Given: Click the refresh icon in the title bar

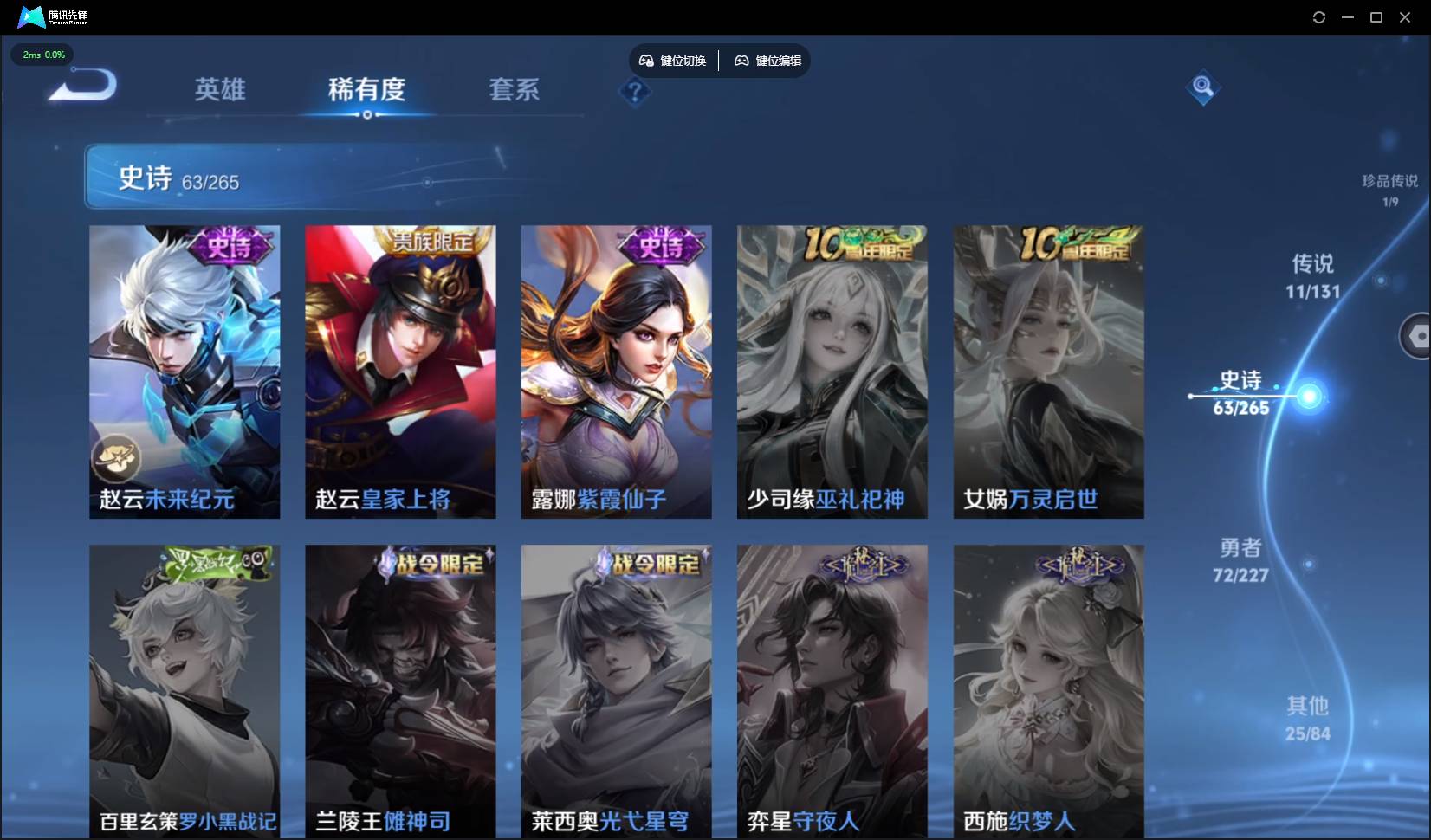Looking at the screenshot, I should pos(1319,16).
